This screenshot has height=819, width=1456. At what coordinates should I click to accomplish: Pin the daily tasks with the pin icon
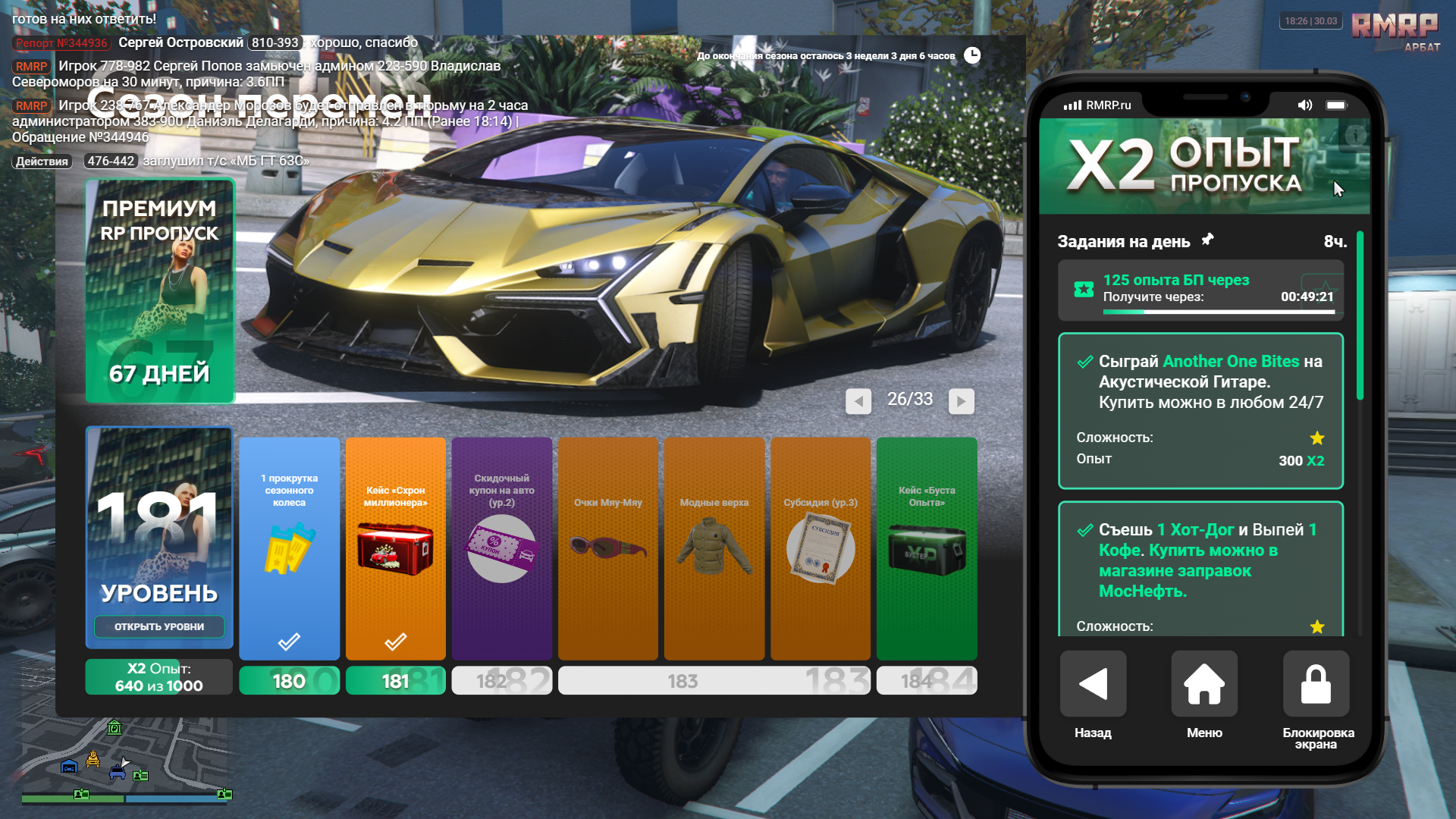pyautogui.click(x=1207, y=240)
